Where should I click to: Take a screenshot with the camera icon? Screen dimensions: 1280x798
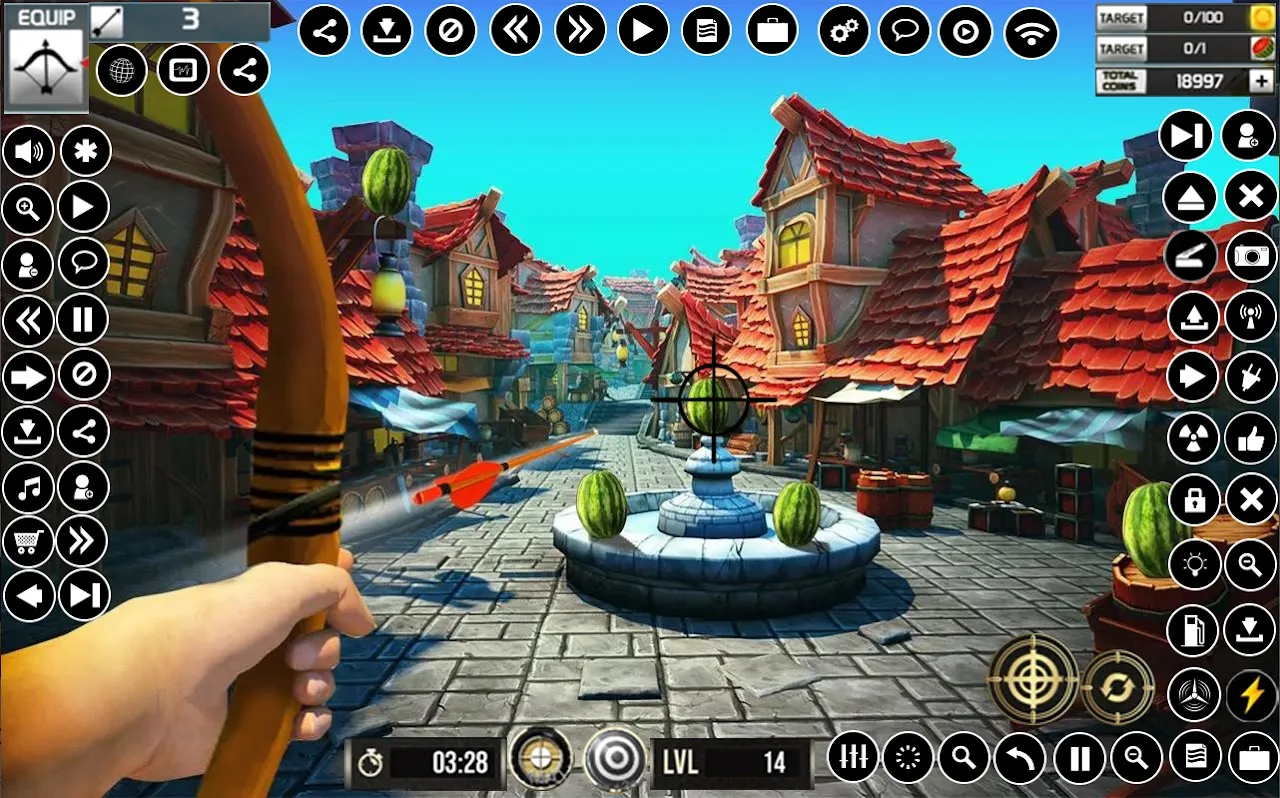coord(1251,257)
